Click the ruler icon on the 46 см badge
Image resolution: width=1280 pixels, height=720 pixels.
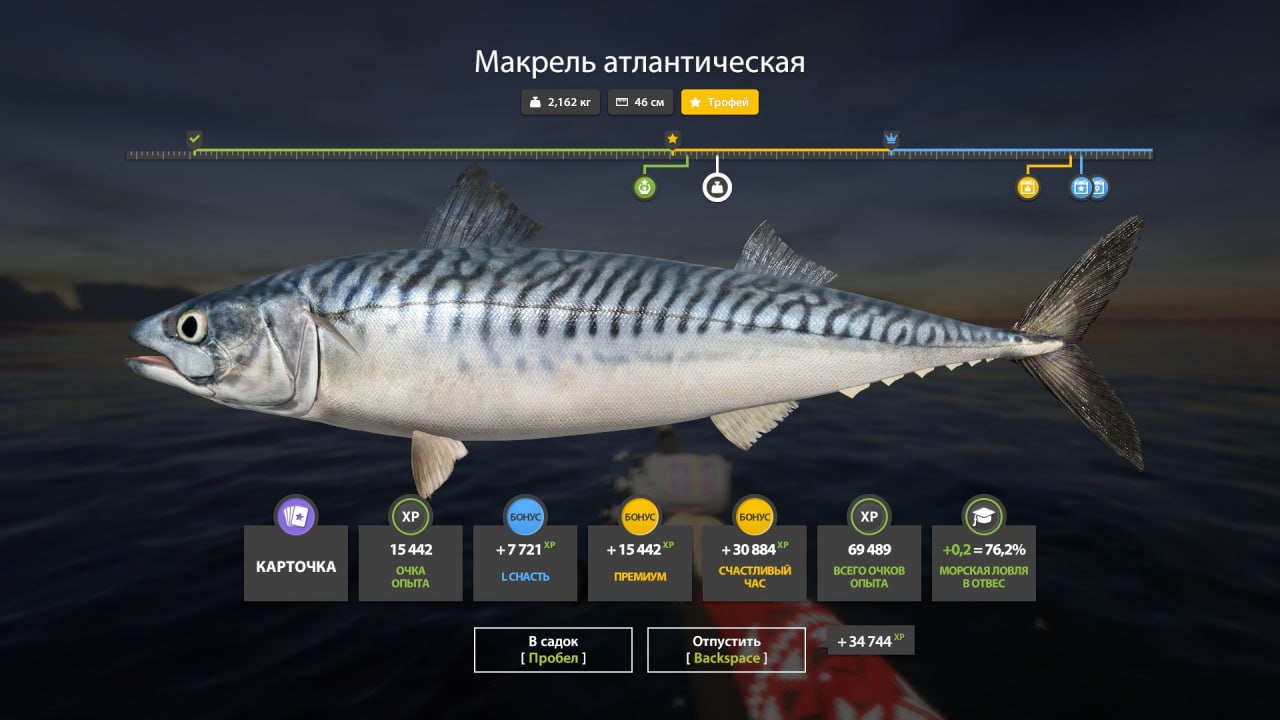pyautogui.click(x=622, y=101)
